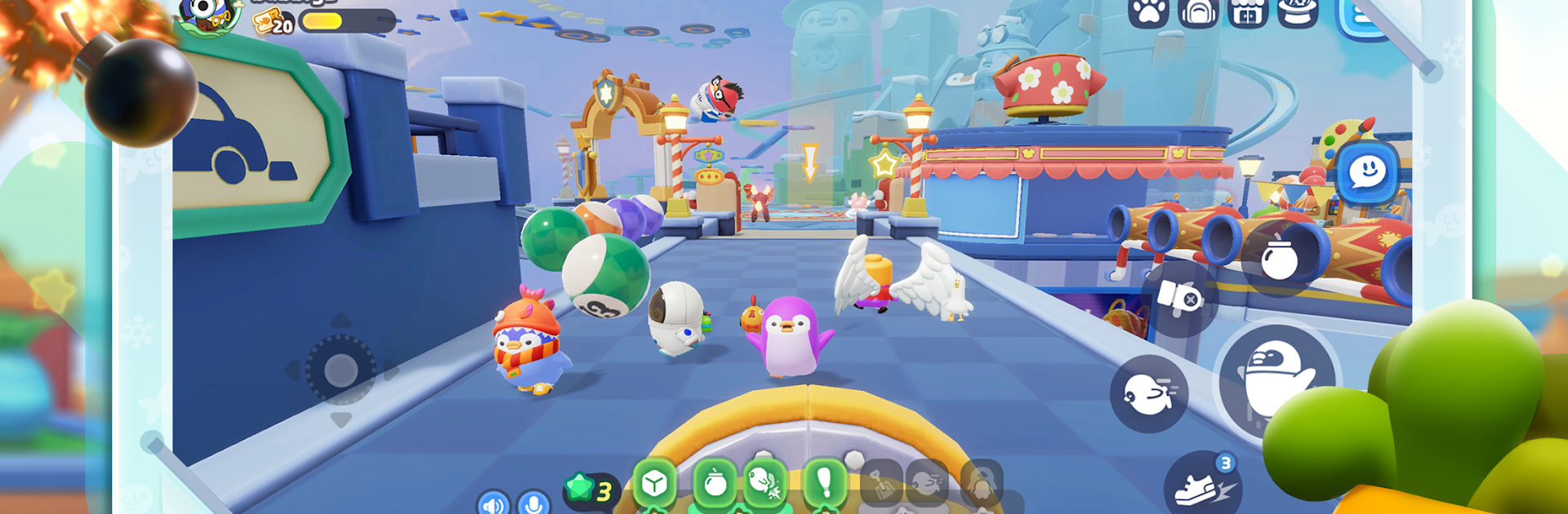
Task: Open the paw print pets menu
Action: (1148, 12)
